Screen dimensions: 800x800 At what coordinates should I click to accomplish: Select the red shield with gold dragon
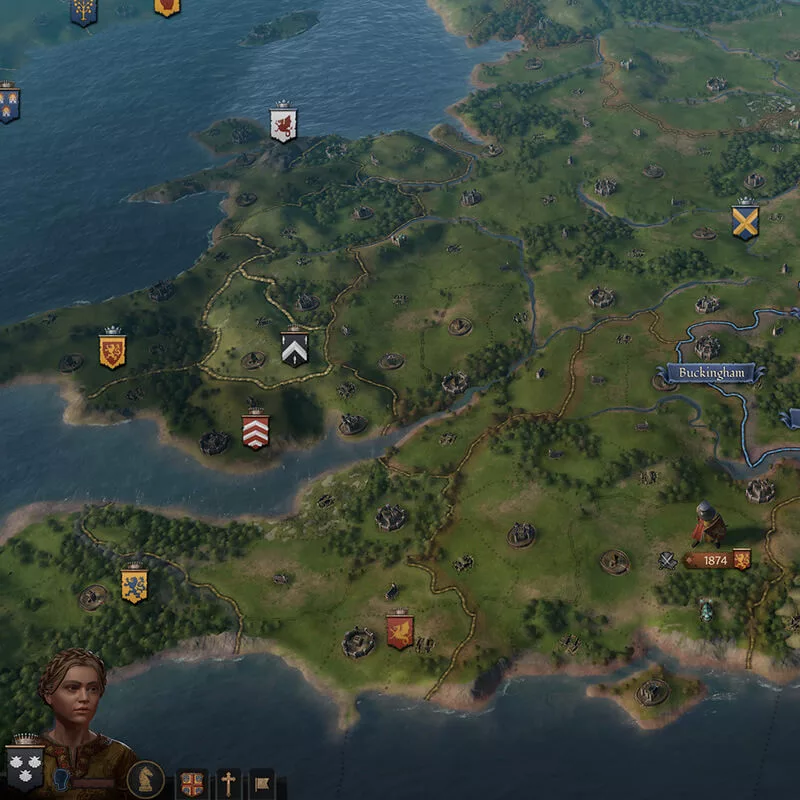tap(399, 631)
